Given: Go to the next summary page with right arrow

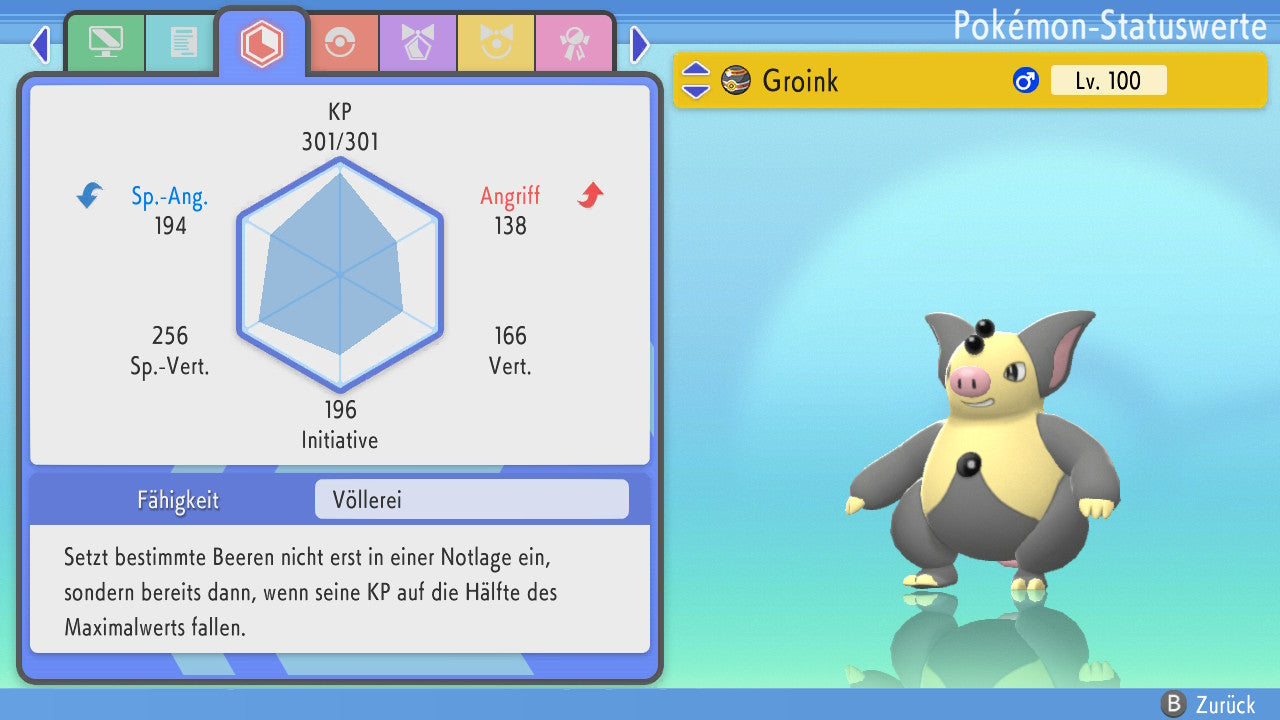Looking at the screenshot, I should click(x=640, y=44).
